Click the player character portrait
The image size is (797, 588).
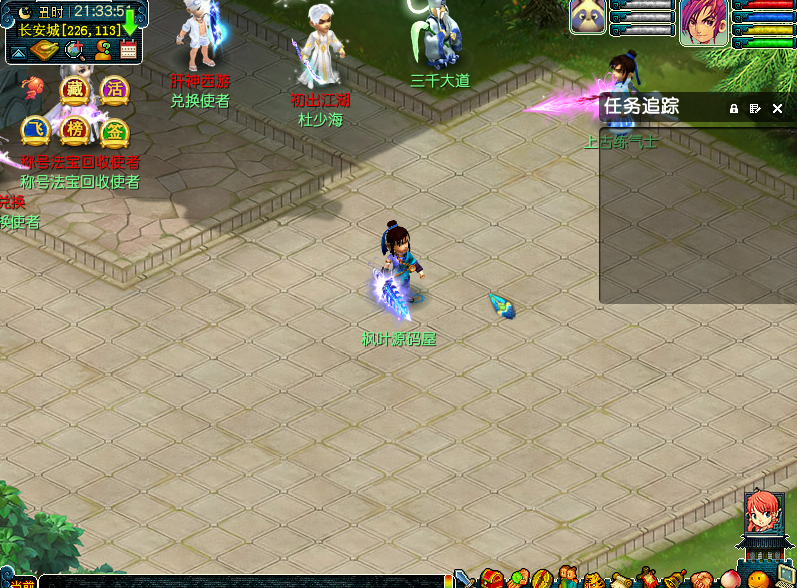(x=703, y=22)
